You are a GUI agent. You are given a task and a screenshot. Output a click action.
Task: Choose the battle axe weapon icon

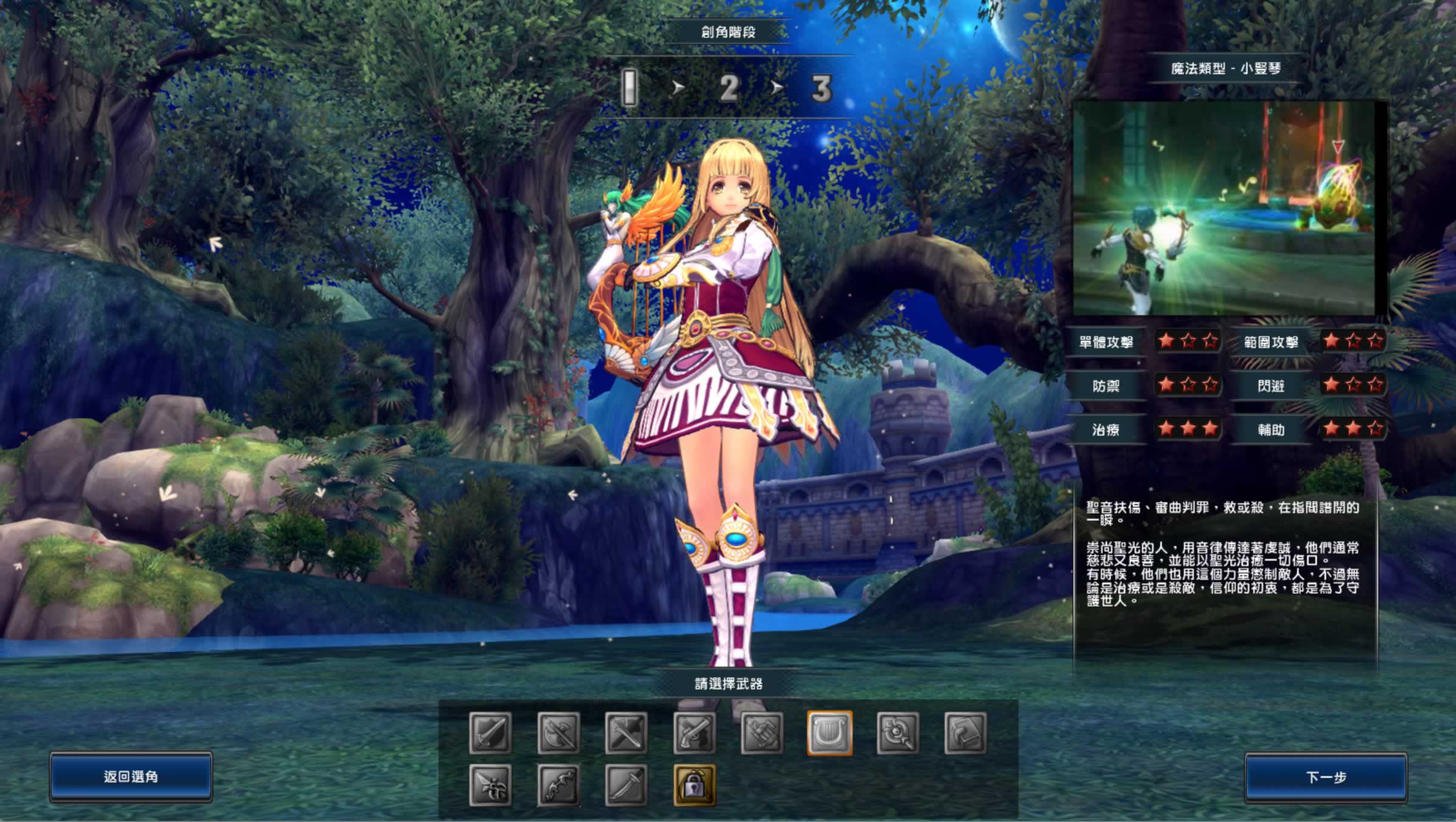click(558, 733)
